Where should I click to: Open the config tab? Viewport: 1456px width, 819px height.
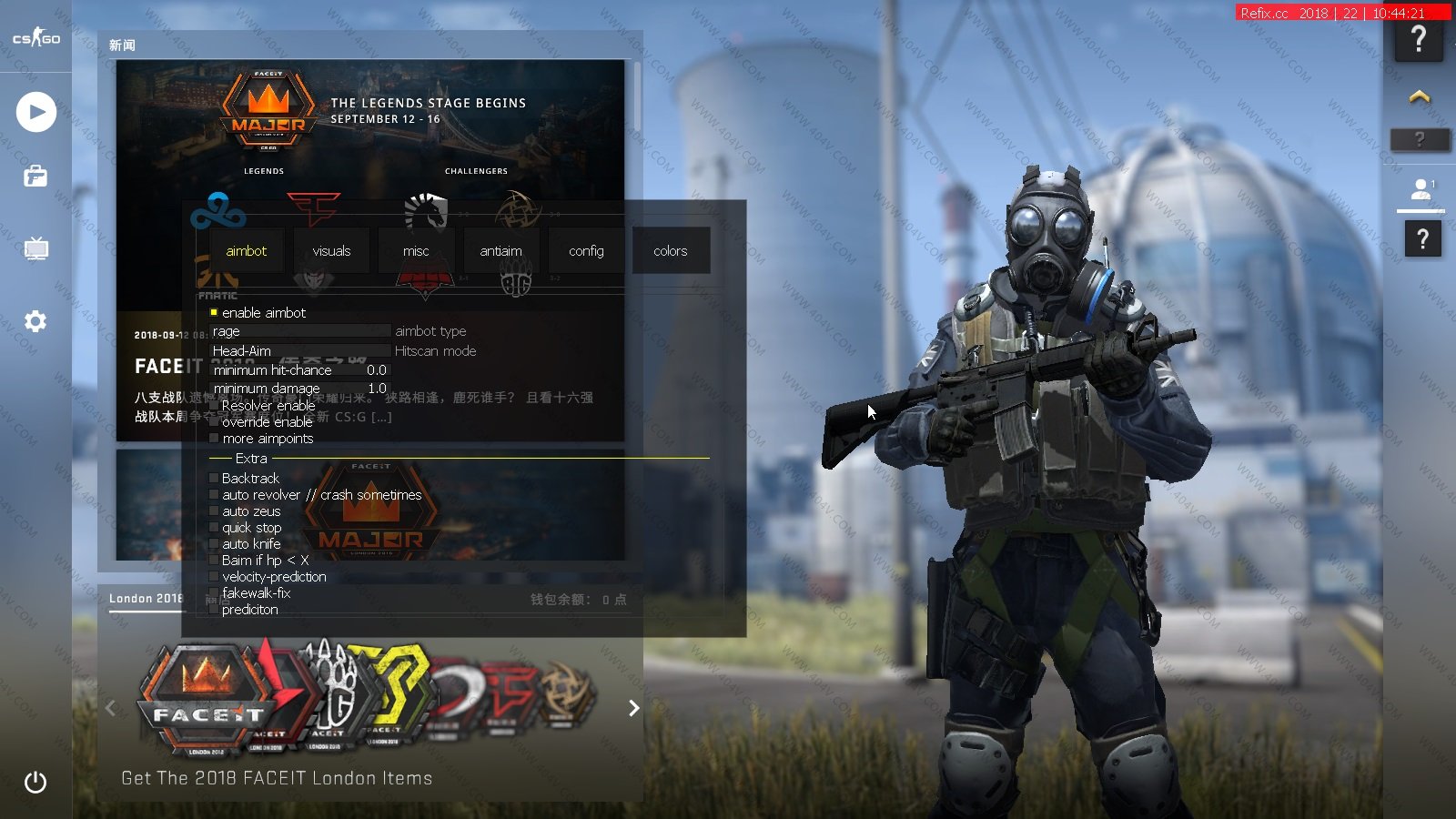[586, 251]
